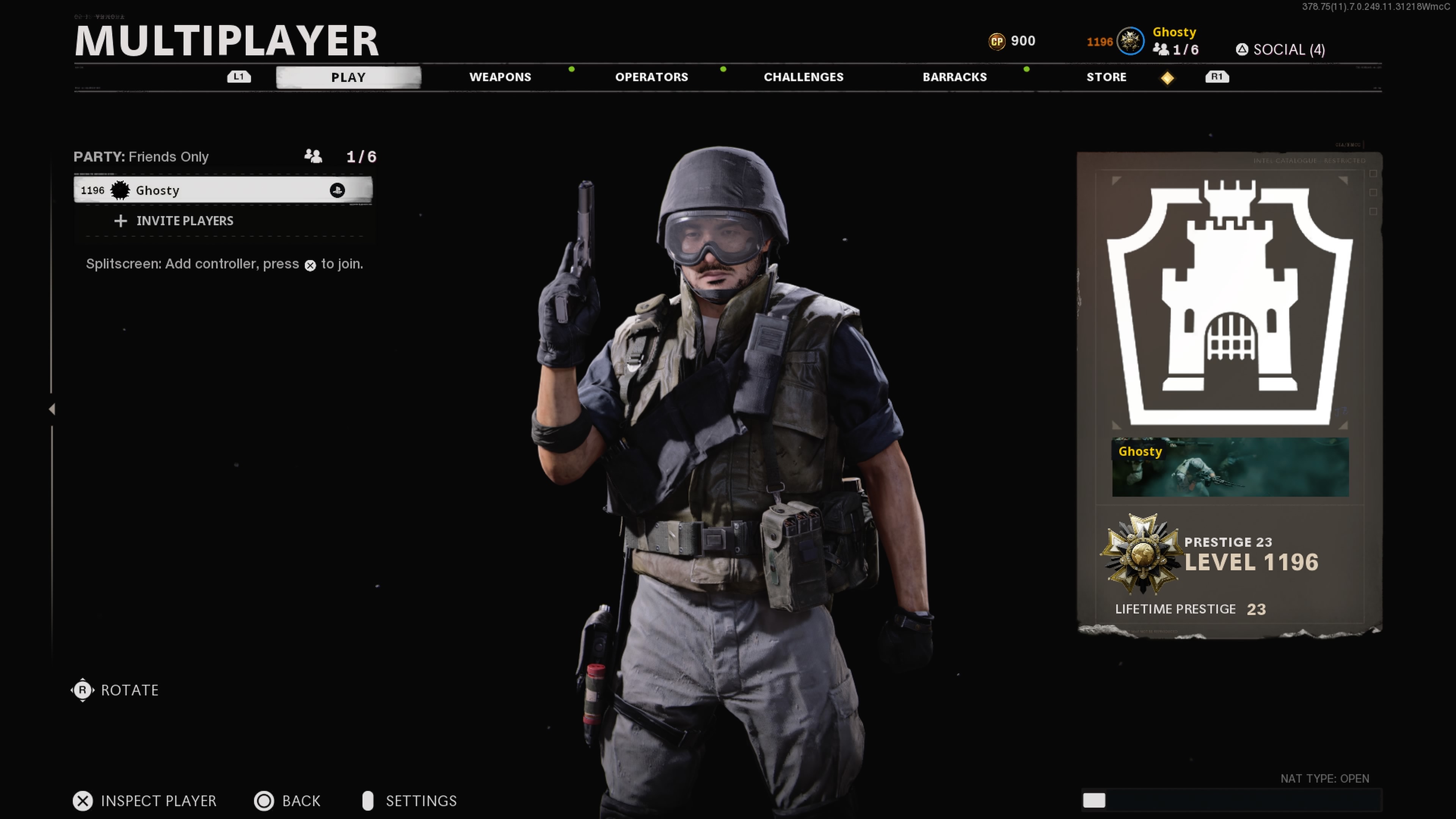Viewport: 1456px width, 819px height.
Task: Click the COD Points balance
Action: click(x=1012, y=41)
